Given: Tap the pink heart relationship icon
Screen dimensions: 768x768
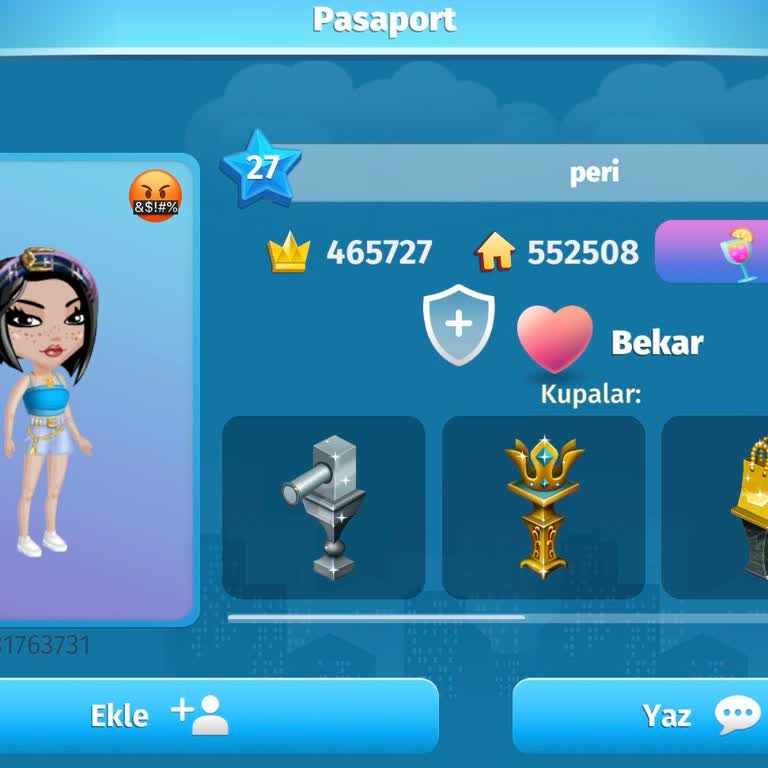Looking at the screenshot, I should click(x=554, y=338).
